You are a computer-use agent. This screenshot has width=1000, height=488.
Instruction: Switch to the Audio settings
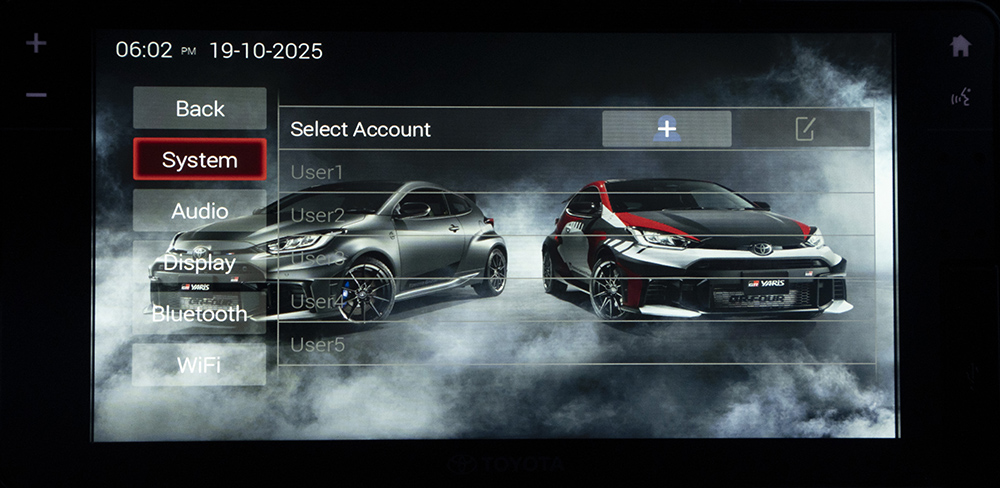tap(200, 211)
